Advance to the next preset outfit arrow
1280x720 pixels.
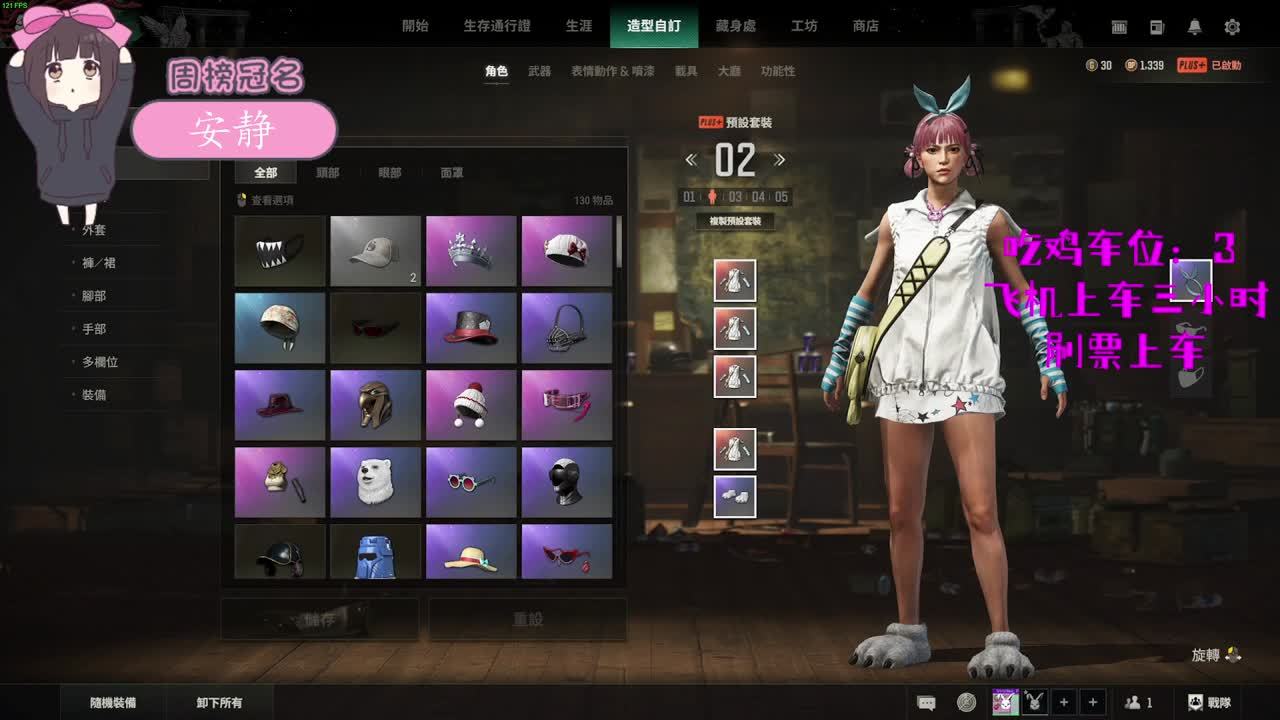pos(780,160)
